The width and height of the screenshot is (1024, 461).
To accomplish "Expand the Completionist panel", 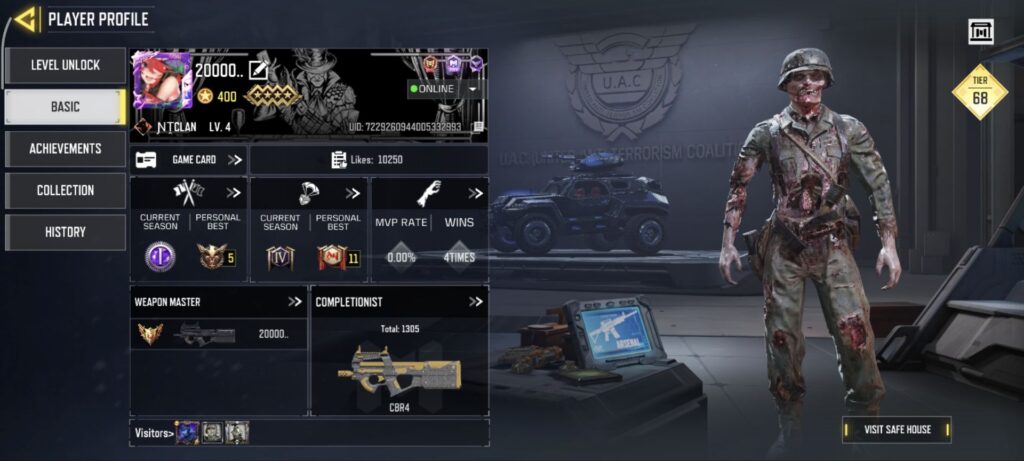I will (476, 301).
